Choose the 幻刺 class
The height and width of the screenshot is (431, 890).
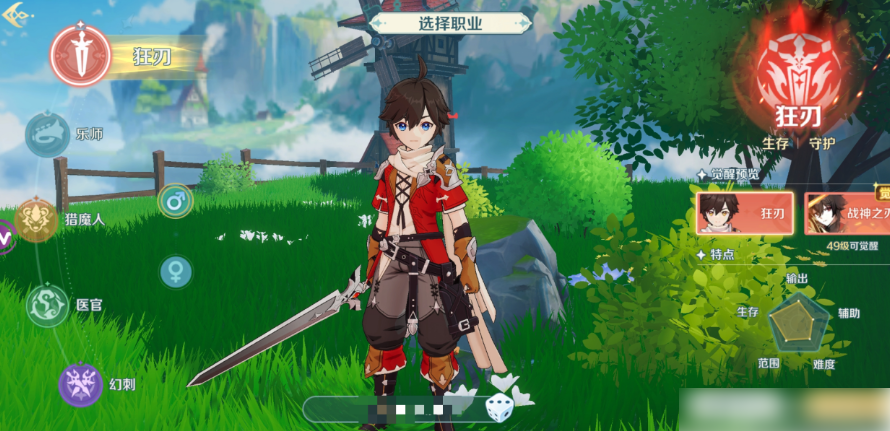(x=80, y=384)
